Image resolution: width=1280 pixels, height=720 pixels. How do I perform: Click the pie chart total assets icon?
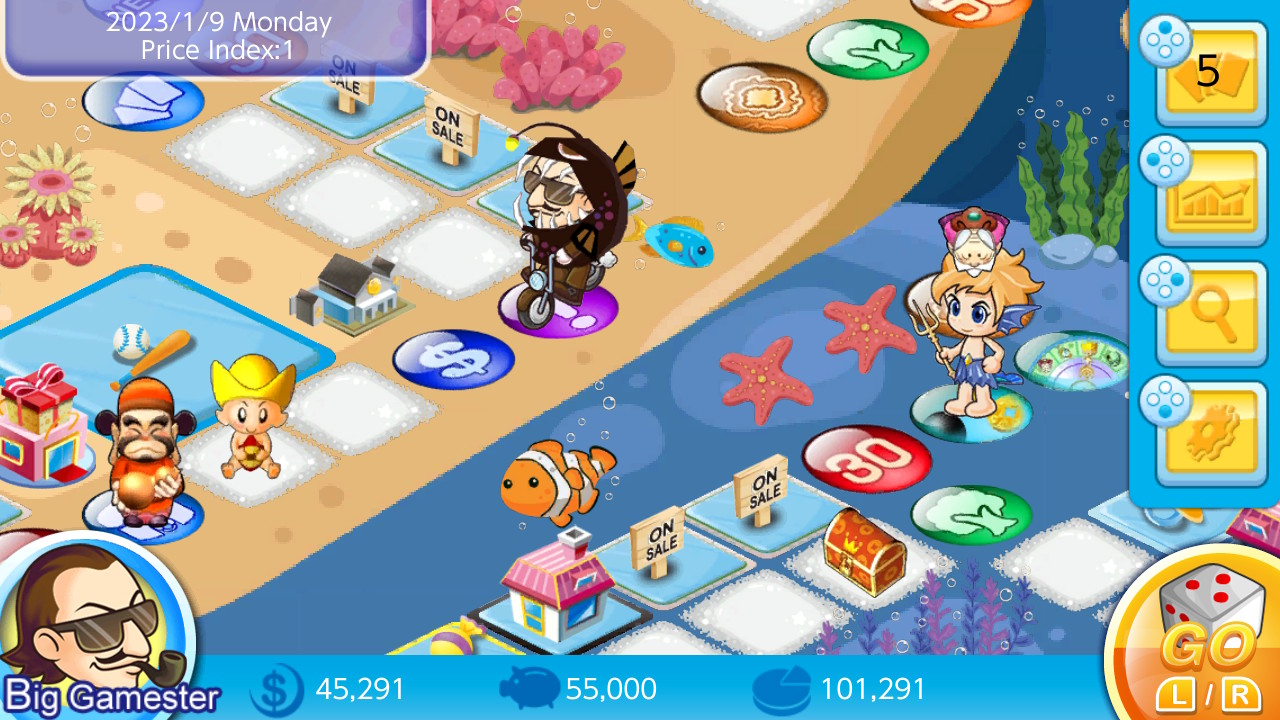pos(781,688)
